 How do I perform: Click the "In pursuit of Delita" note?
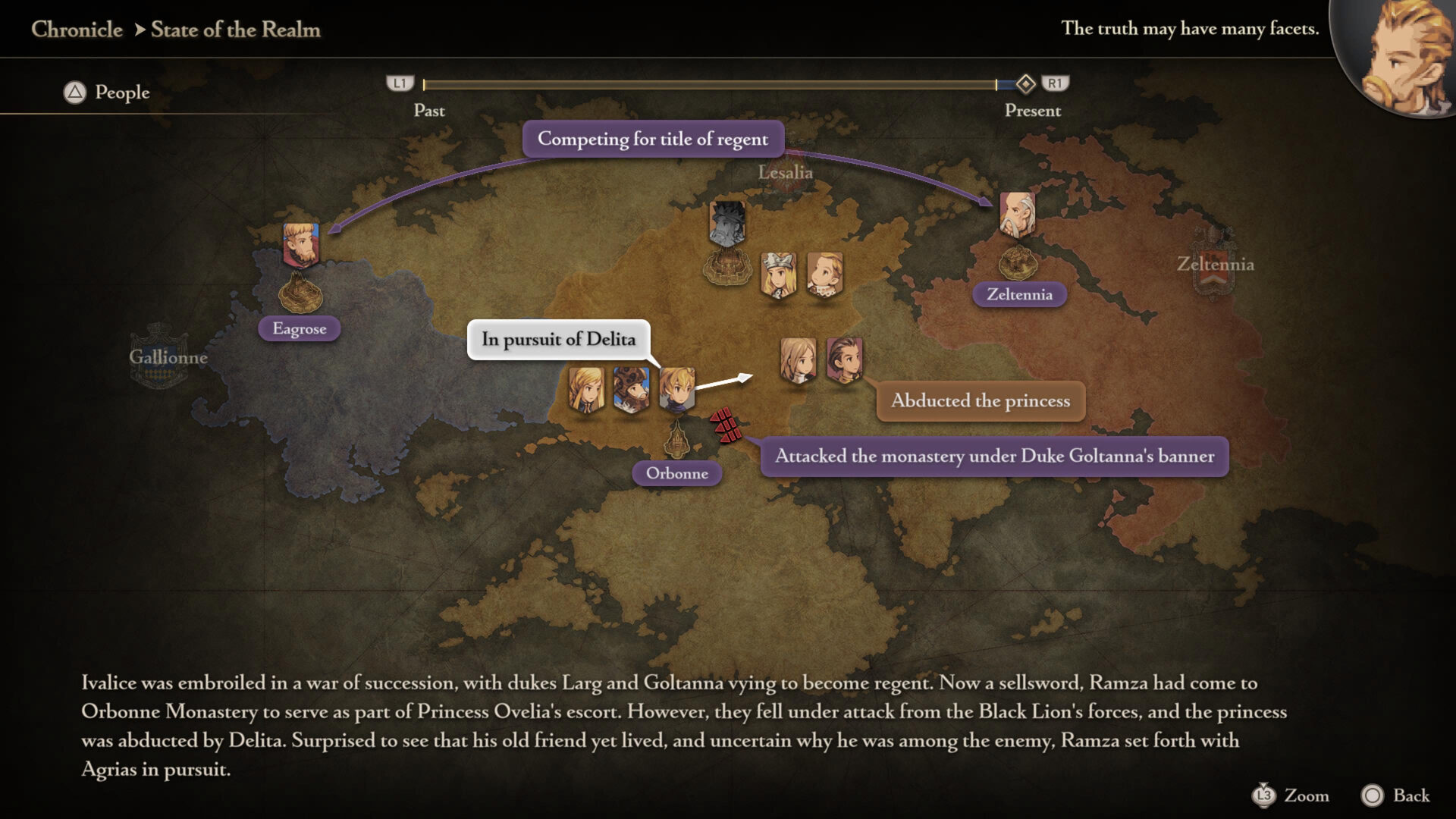coord(559,339)
